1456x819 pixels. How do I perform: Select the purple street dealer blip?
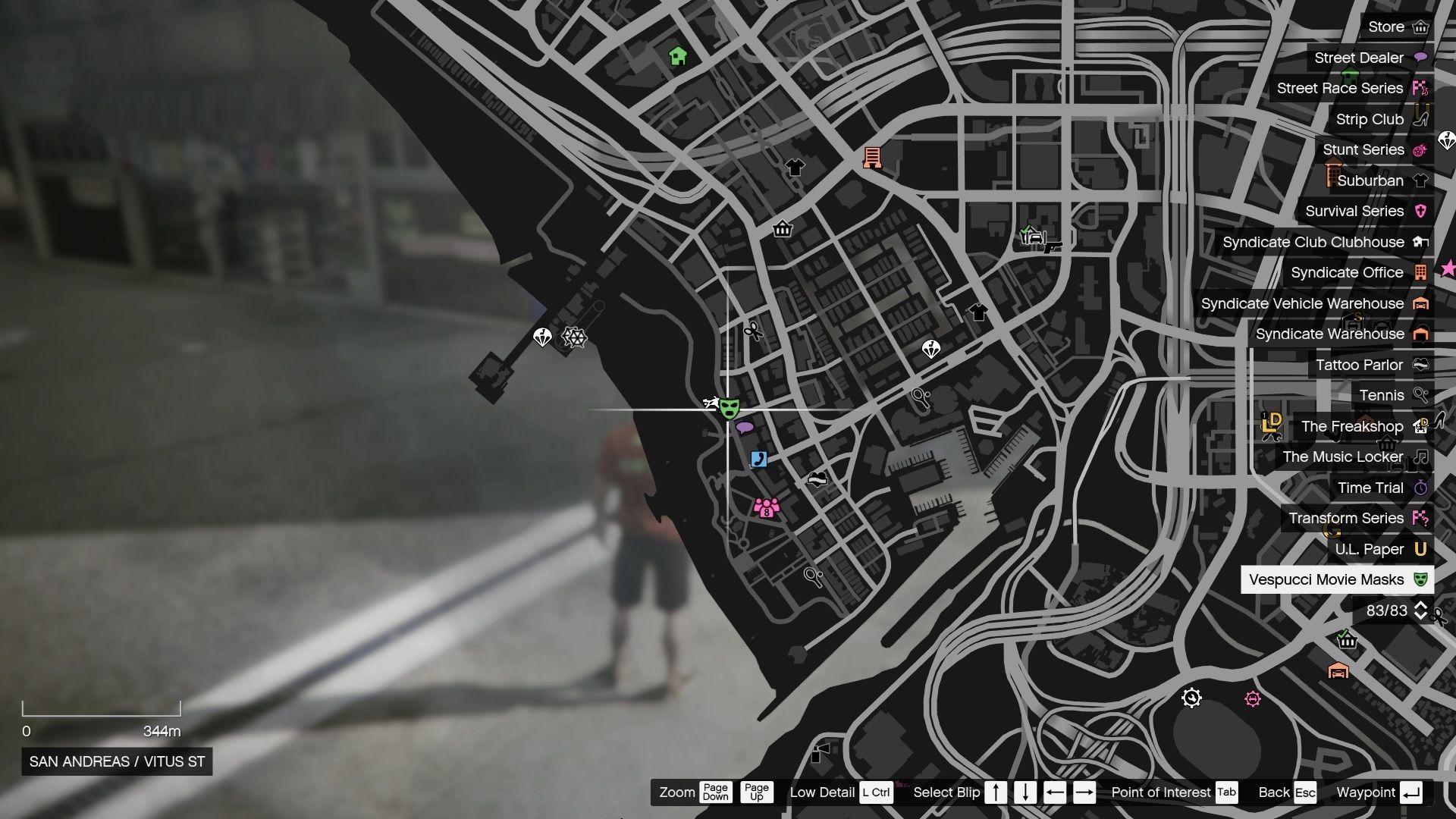coord(745,428)
